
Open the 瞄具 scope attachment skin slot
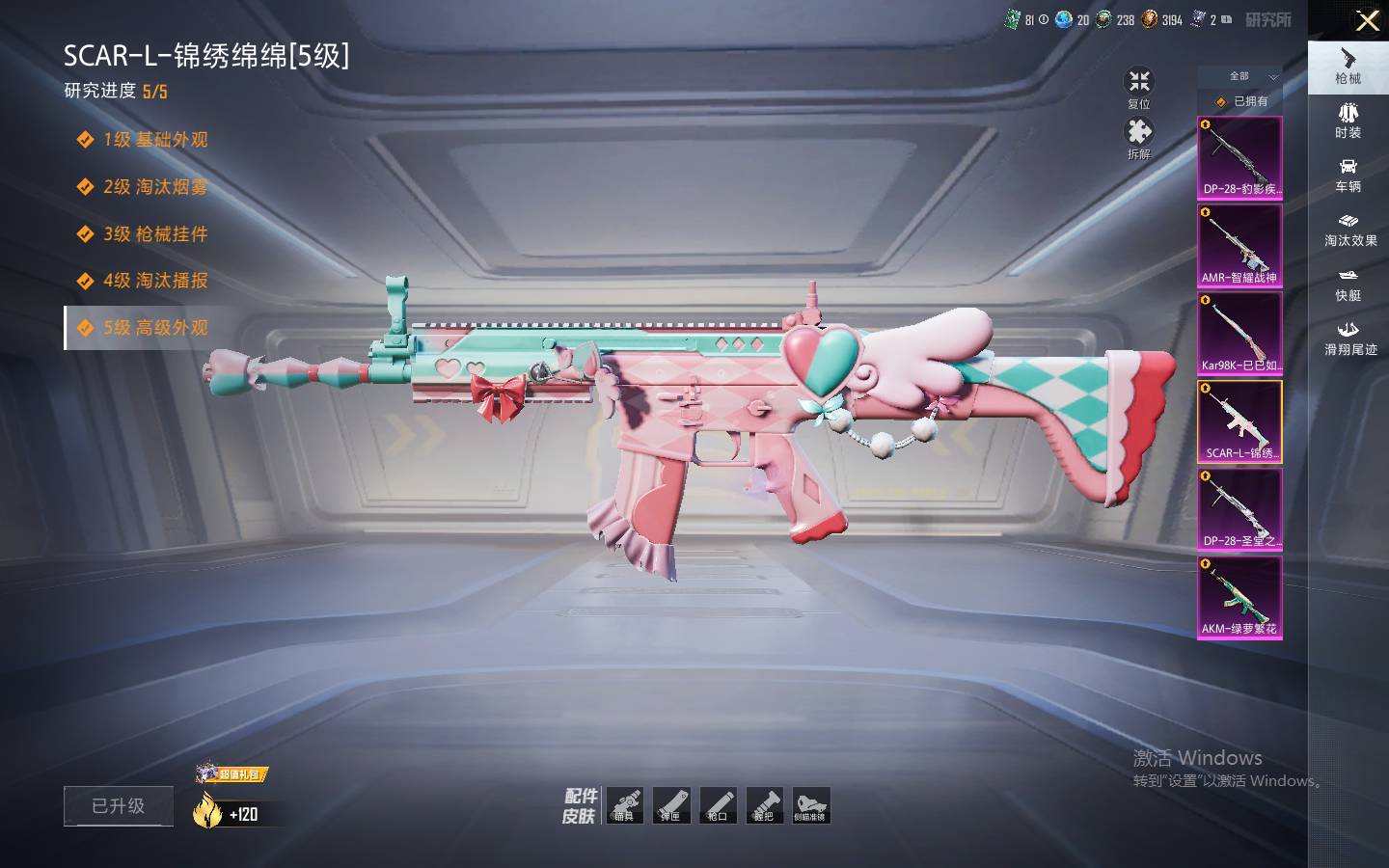pos(625,805)
